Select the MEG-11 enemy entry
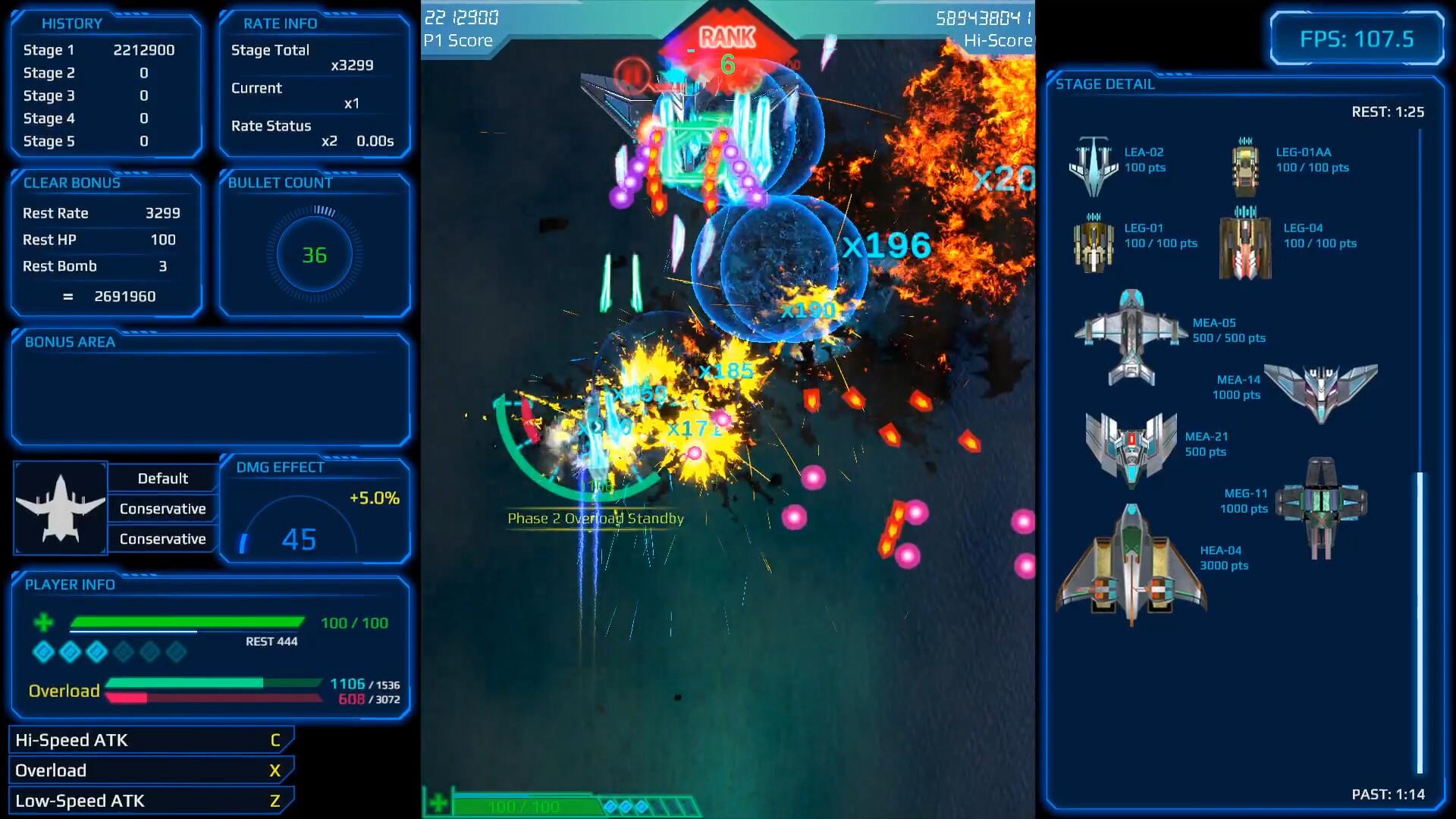Screen dimensions: 1456x819 tap(1320, 505)
